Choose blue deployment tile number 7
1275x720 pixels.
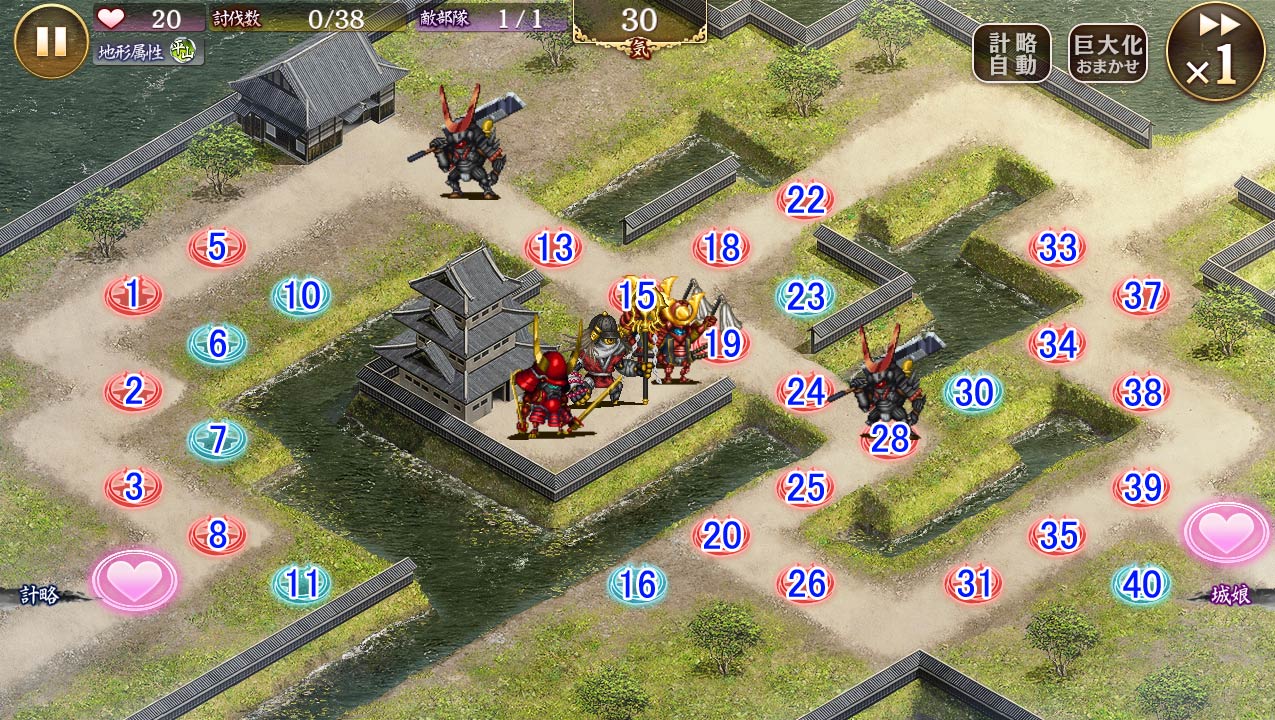pos(217,440)
